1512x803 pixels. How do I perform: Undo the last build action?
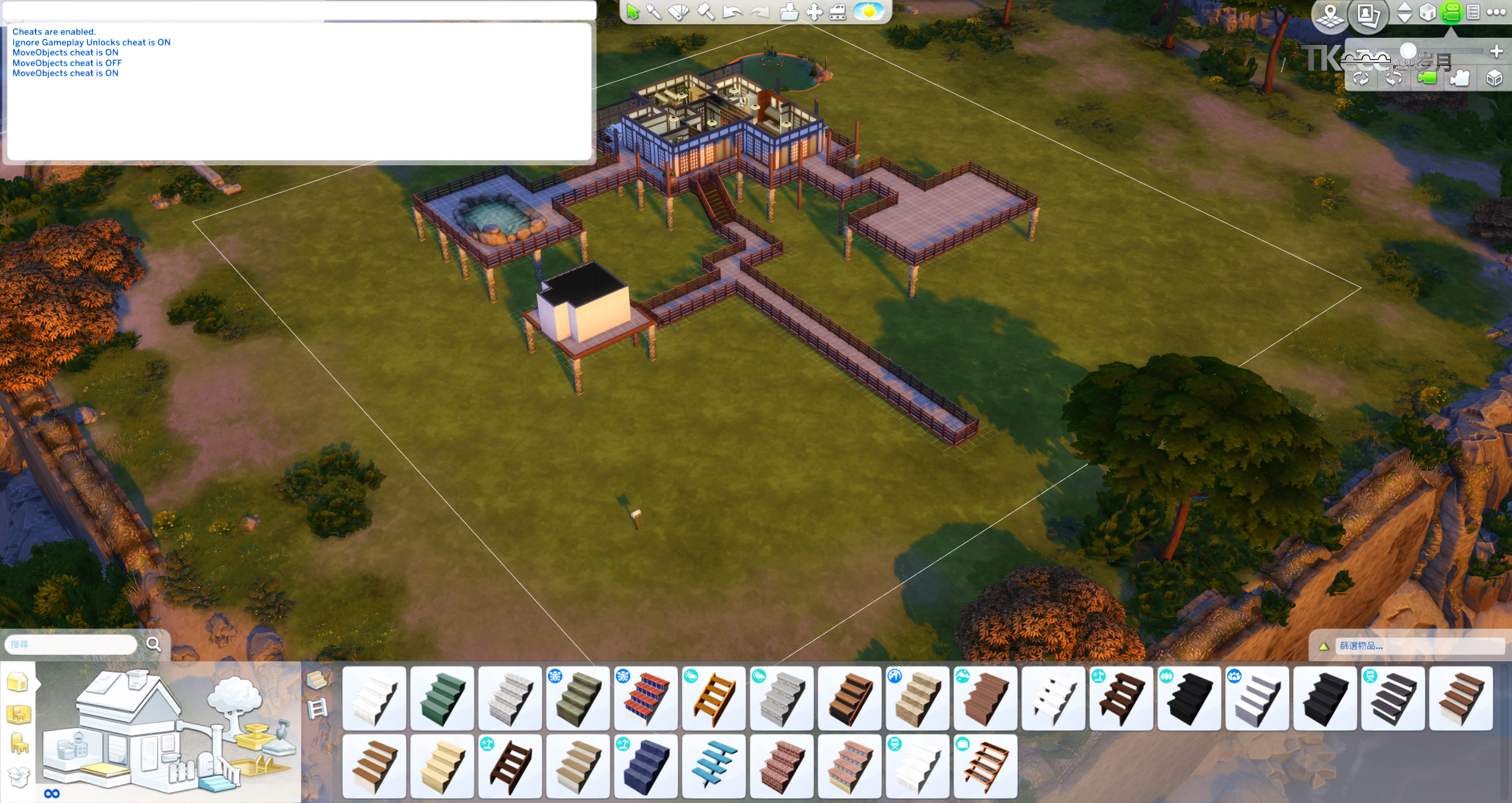click(732, 12)
